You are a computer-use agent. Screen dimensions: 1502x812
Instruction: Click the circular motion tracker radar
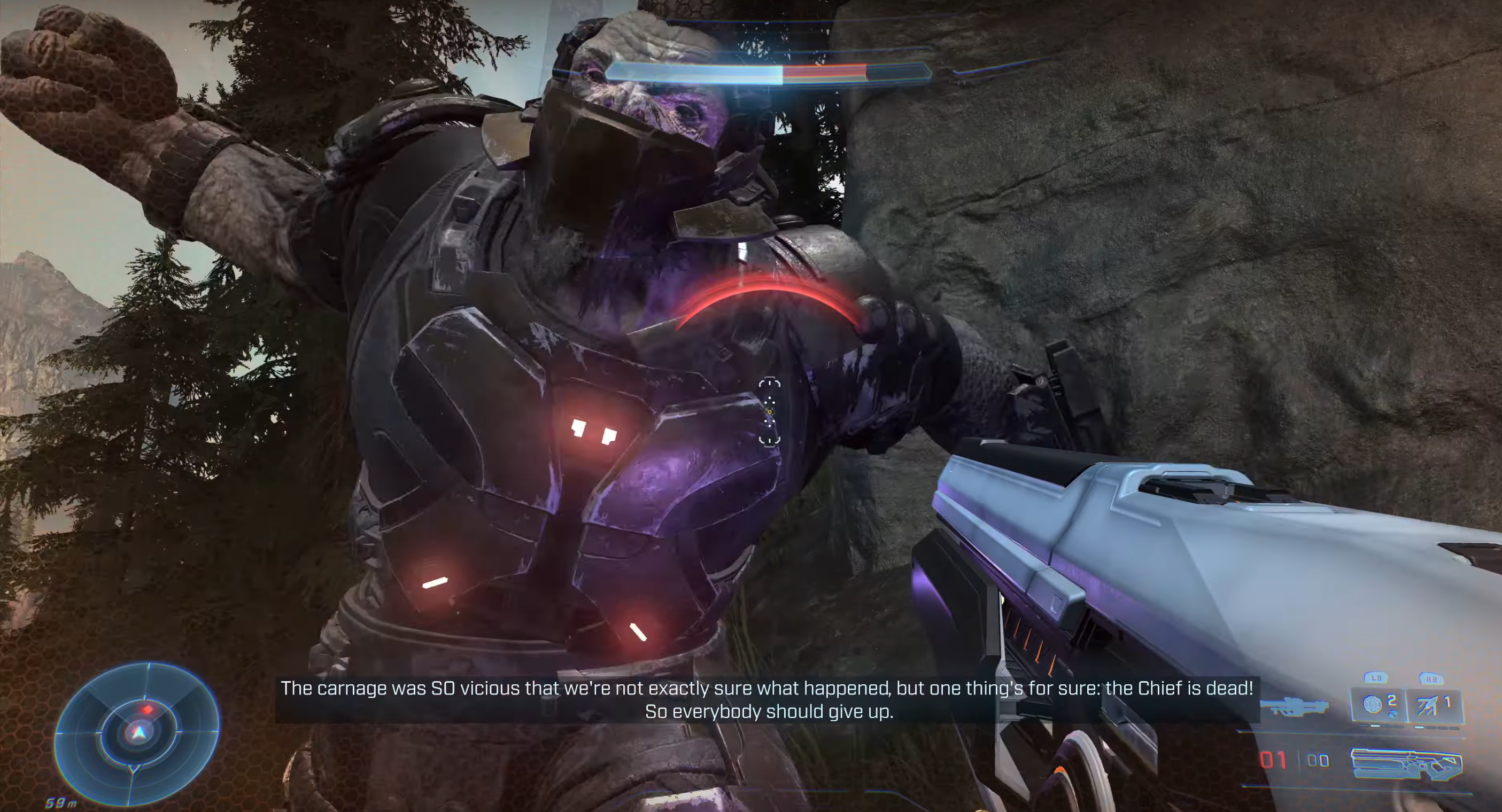point(137,733)
